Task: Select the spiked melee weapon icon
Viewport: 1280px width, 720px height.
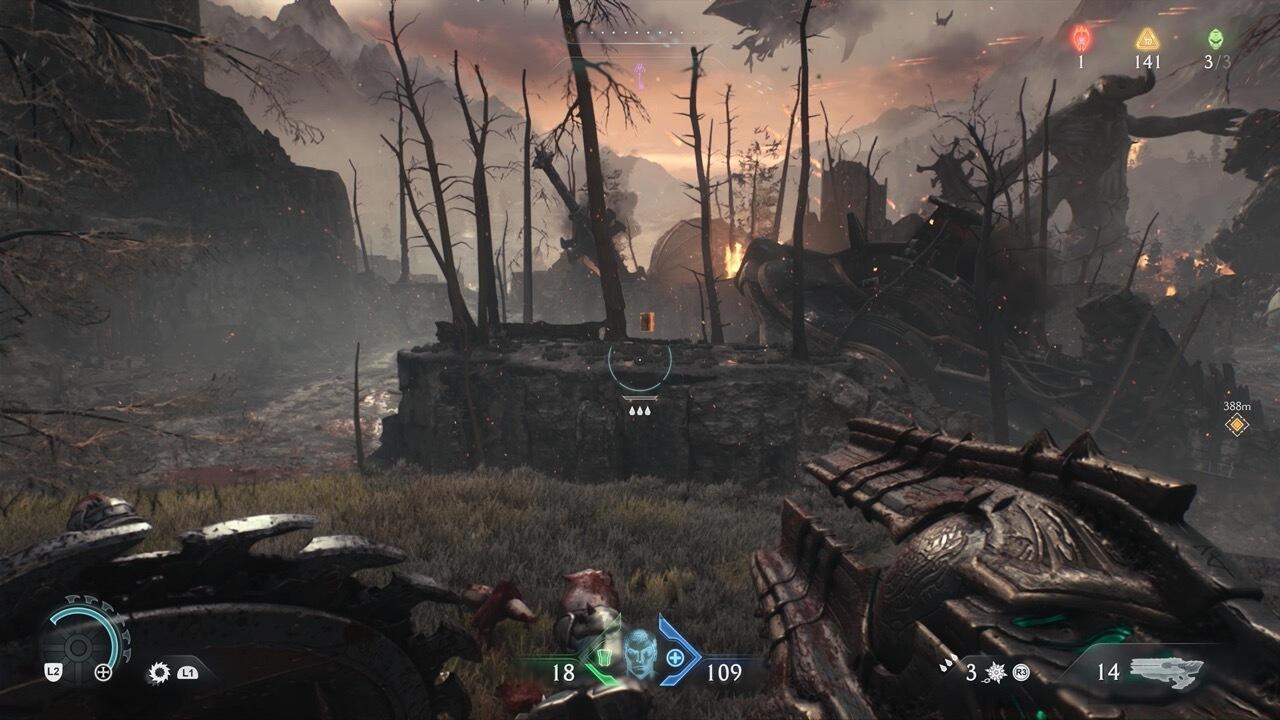Action: pyautogui.click(x=996, y=672)
